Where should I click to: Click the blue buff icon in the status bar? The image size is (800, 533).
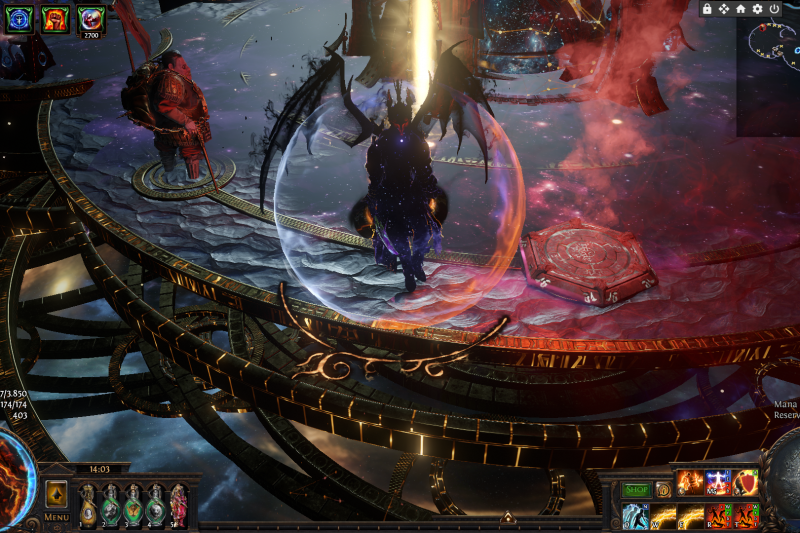[x=21, y=18]
